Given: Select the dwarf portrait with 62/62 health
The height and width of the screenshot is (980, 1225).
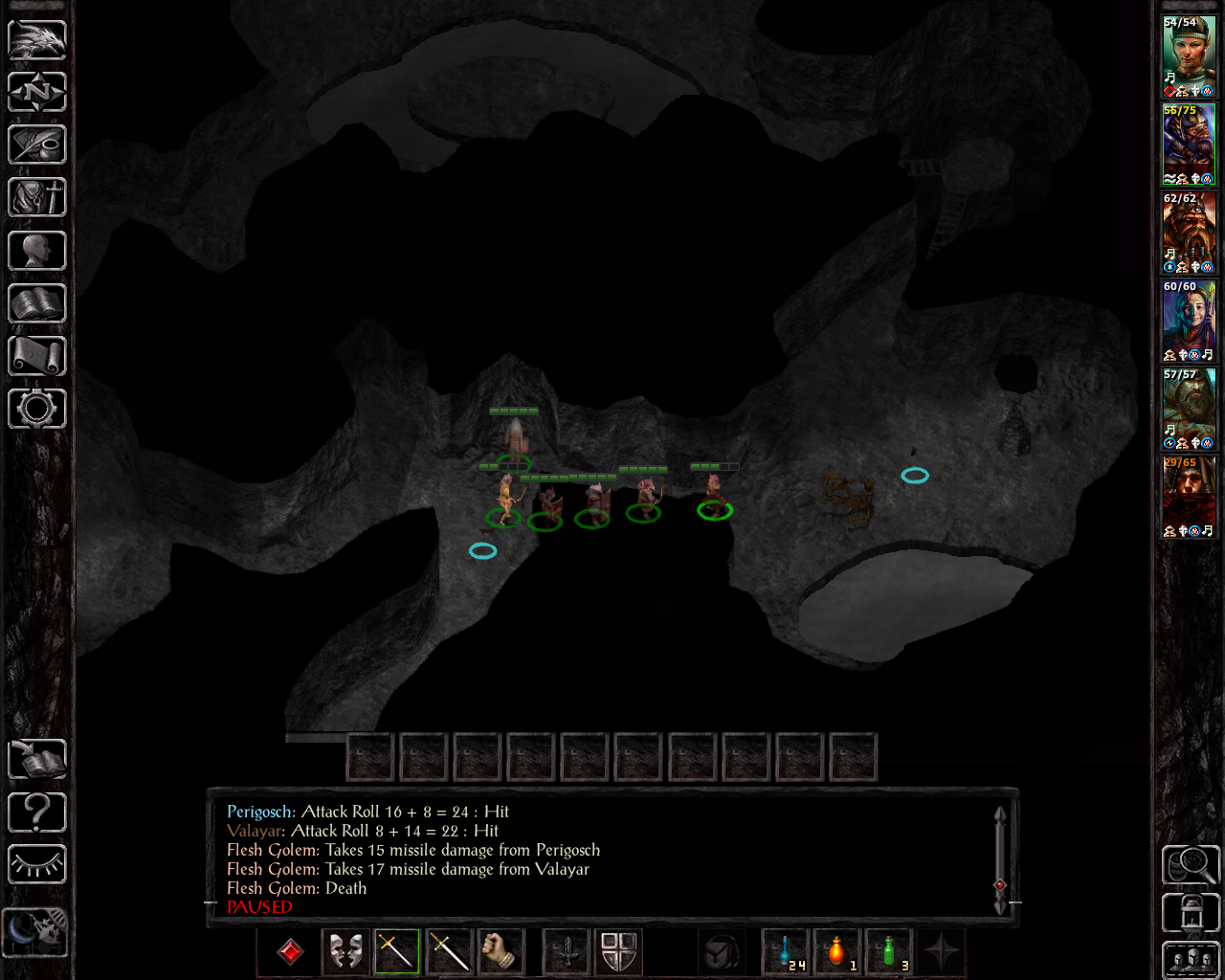Looking at the screenshot, I should tap(1189, 233).
